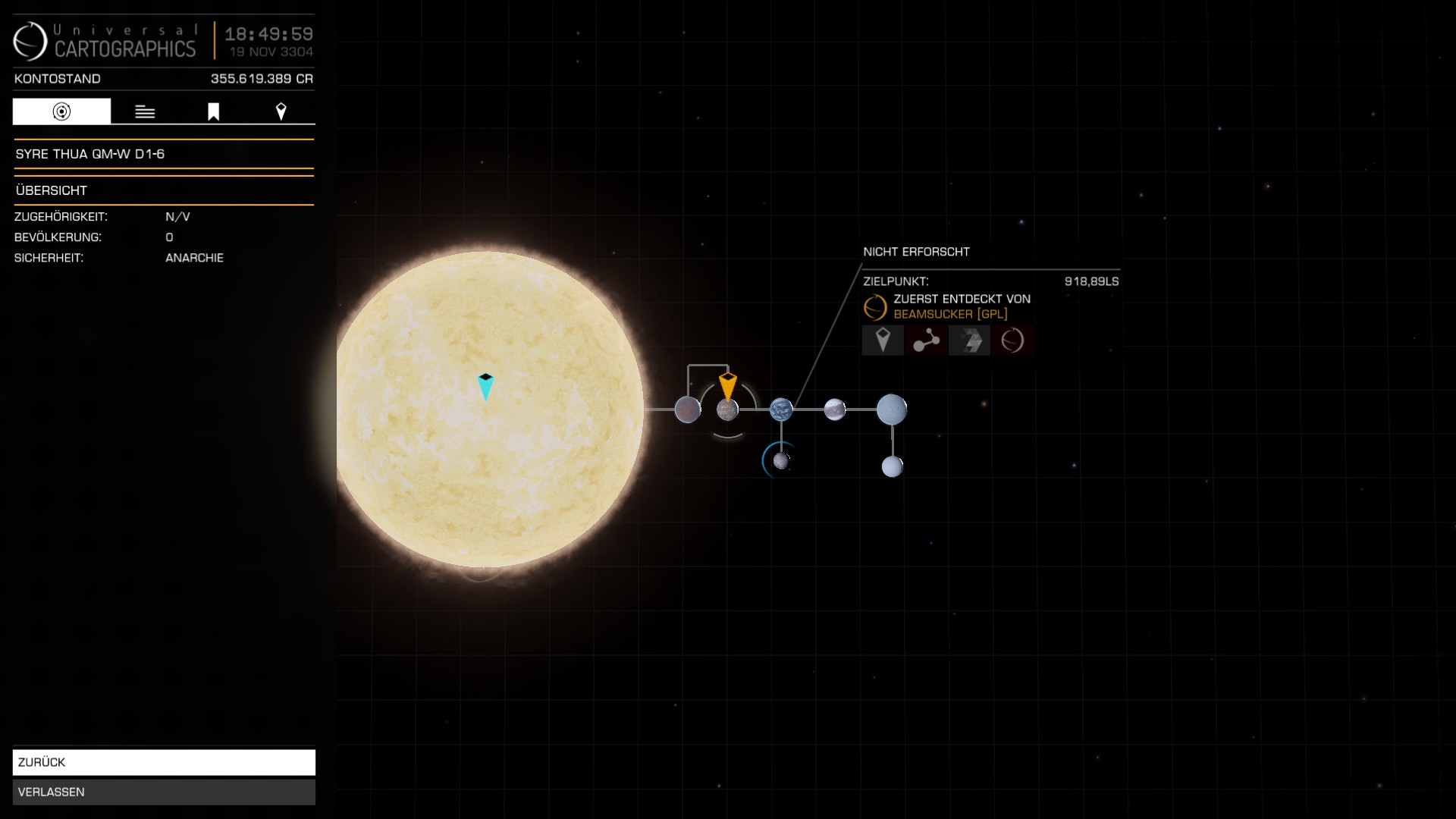The height and width of the screenshot is (819, 1456).
Task: Select the SYRE THUA QM-W D1-6 system header
Action: pyautogui.click(x=164, y=154)
